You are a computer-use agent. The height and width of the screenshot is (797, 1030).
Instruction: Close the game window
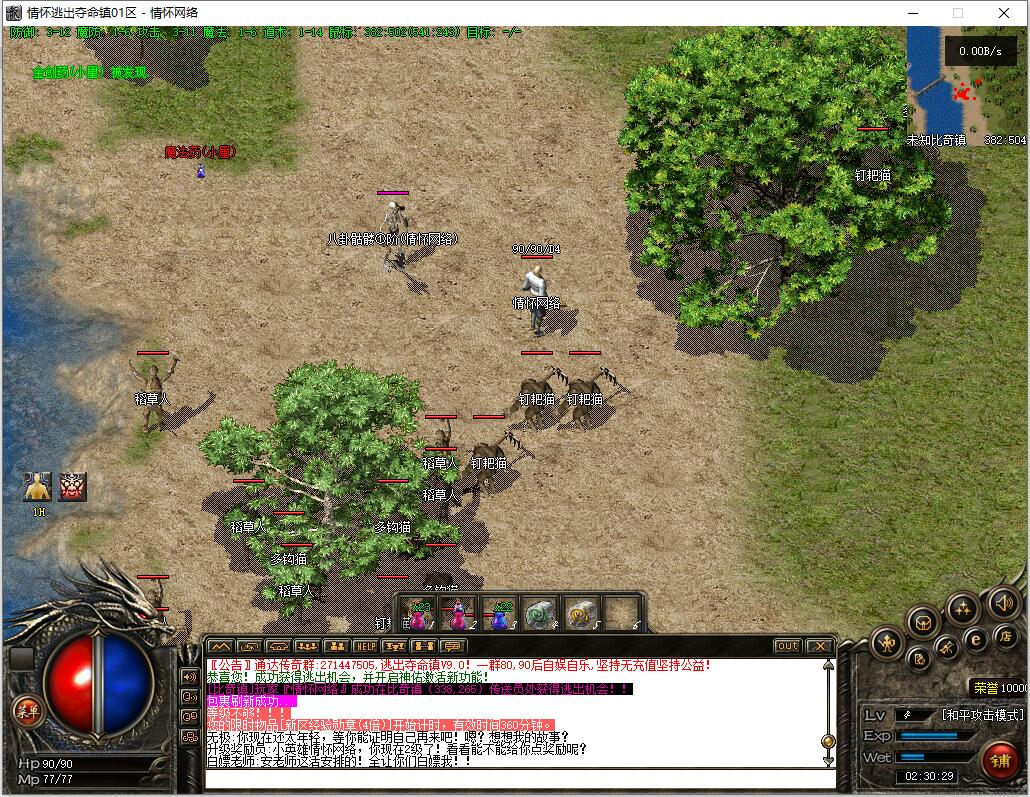pos(1004,13)
